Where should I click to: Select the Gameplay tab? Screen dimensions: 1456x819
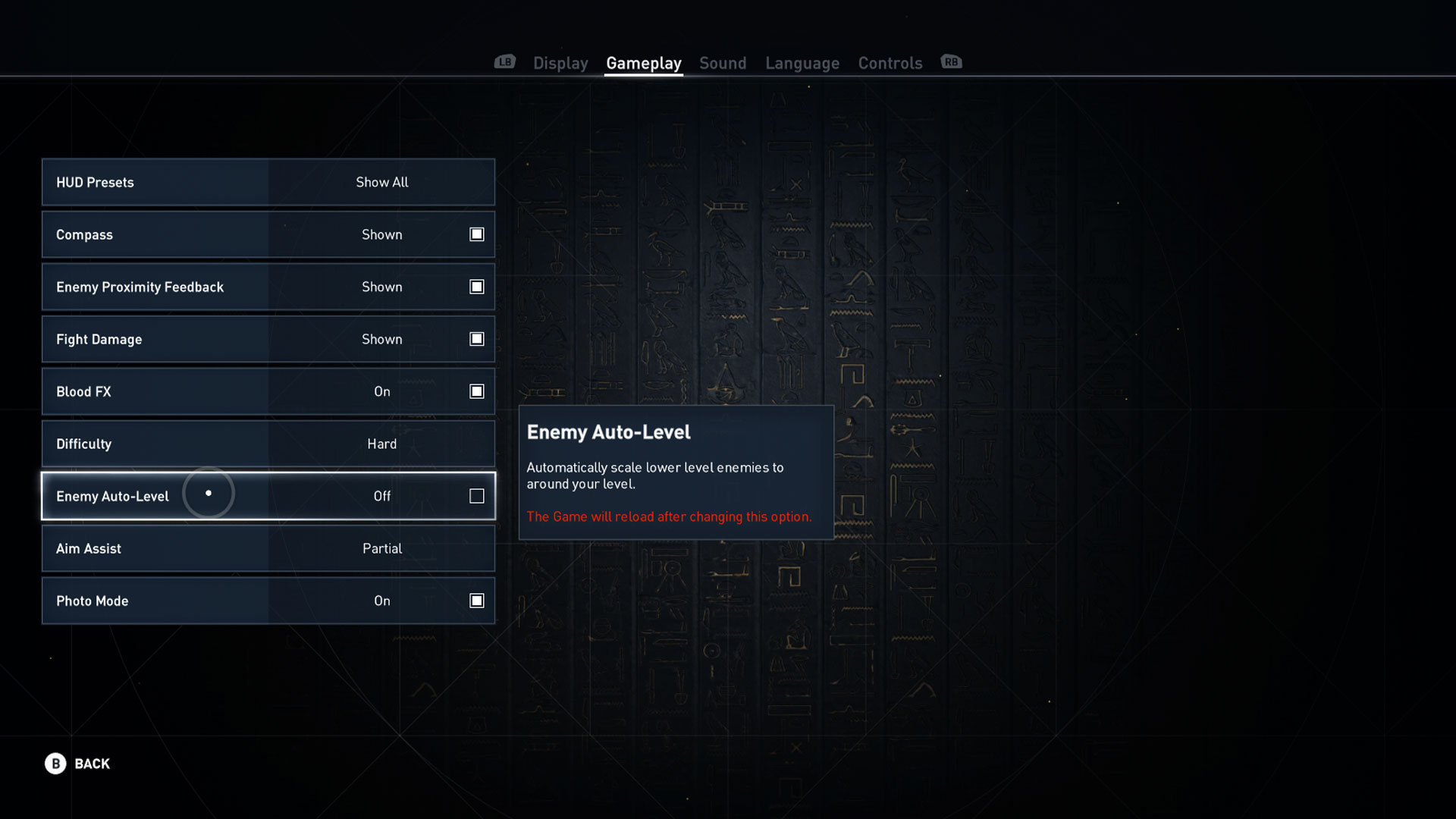643,63
